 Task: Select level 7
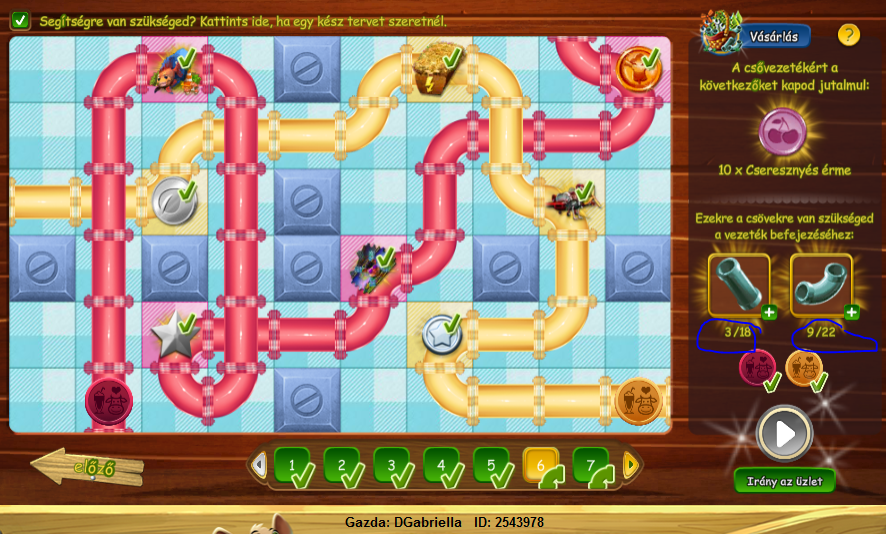[593, 465]
